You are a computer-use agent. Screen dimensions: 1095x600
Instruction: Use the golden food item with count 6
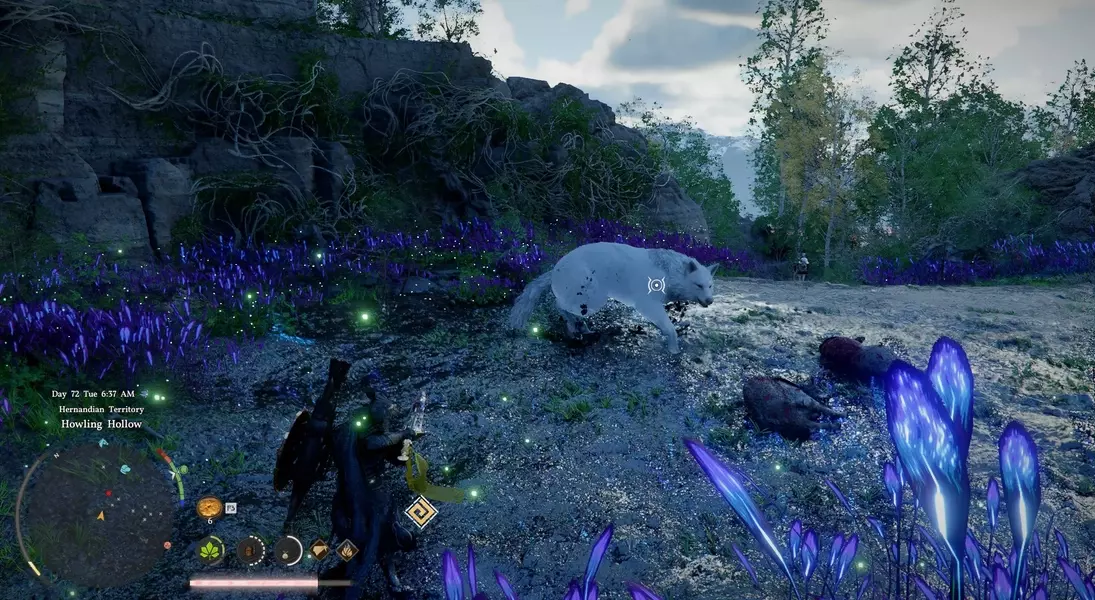pos(209,507)
